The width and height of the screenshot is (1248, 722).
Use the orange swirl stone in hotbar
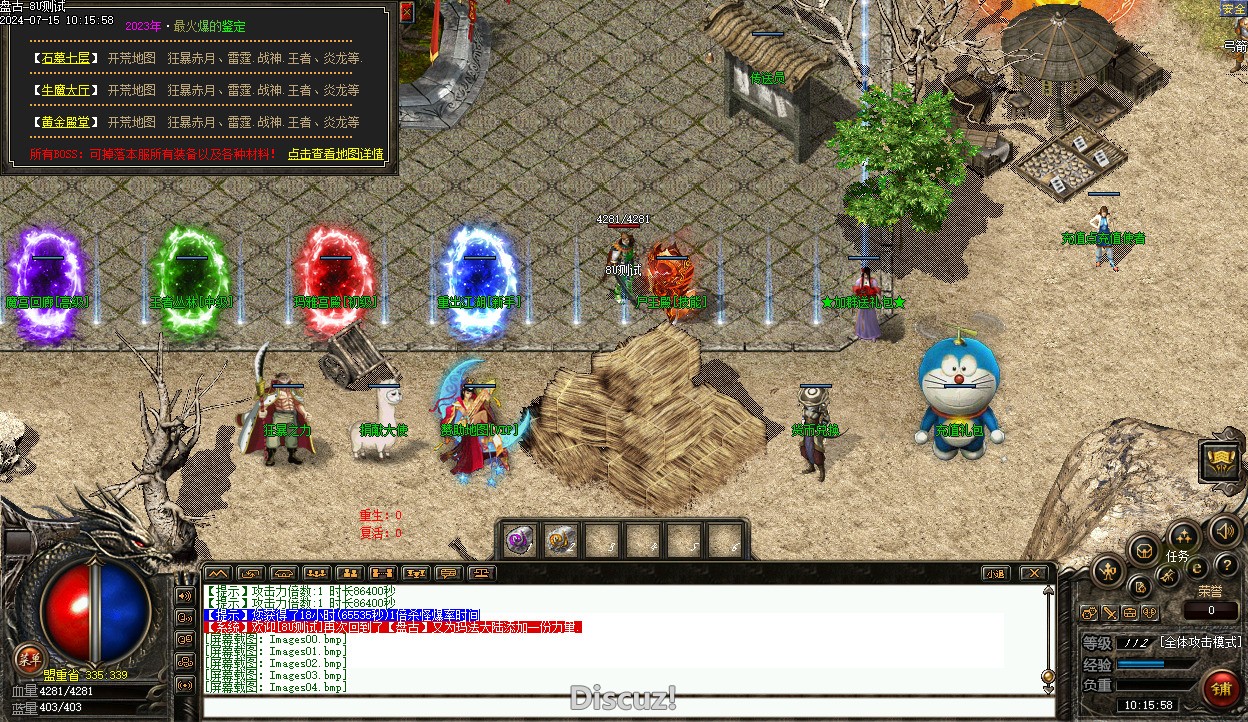561,540
